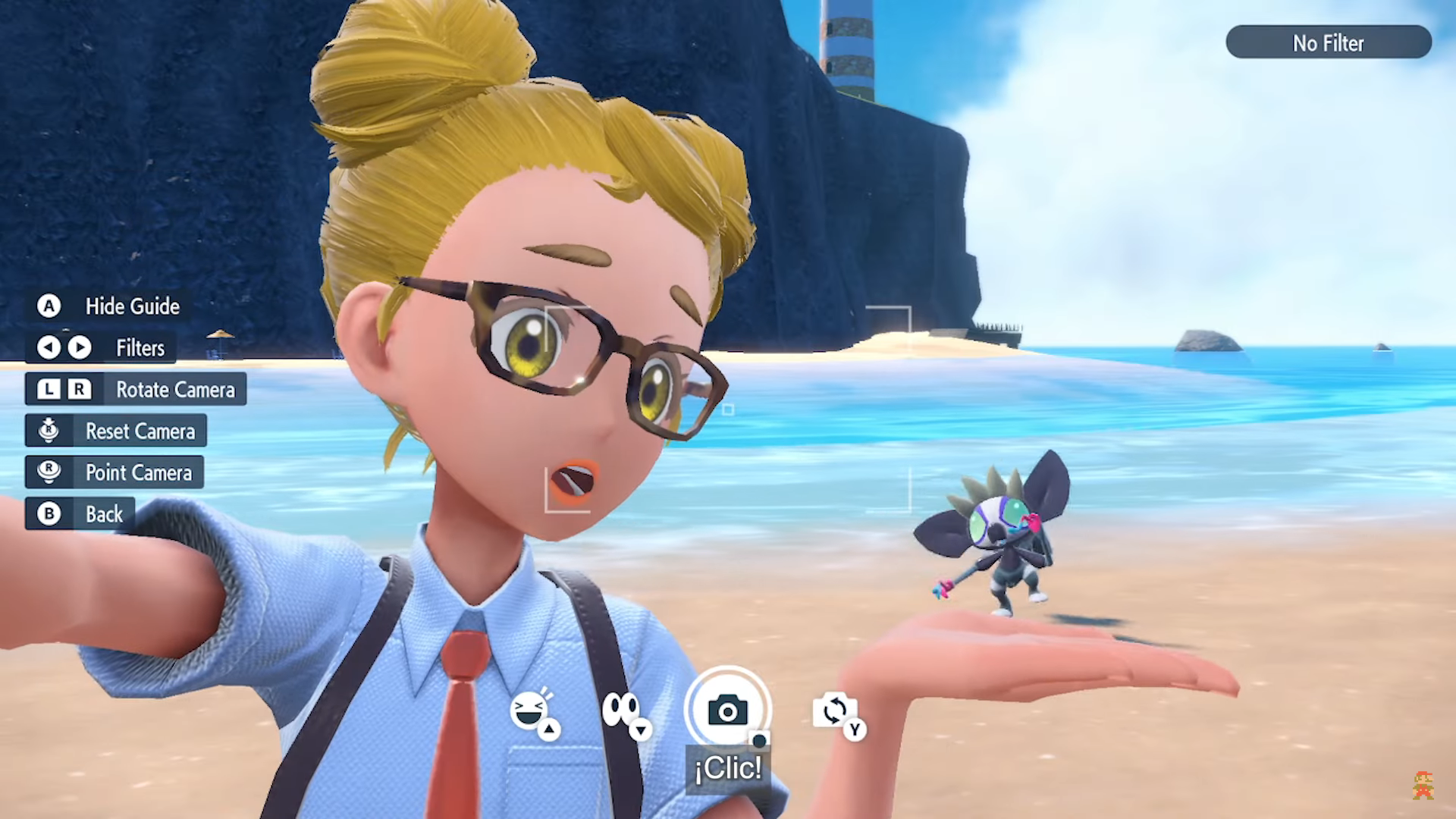Expand expression options with the small up arrow
The image size is (1456, 819).
click(x=548, y=731)
